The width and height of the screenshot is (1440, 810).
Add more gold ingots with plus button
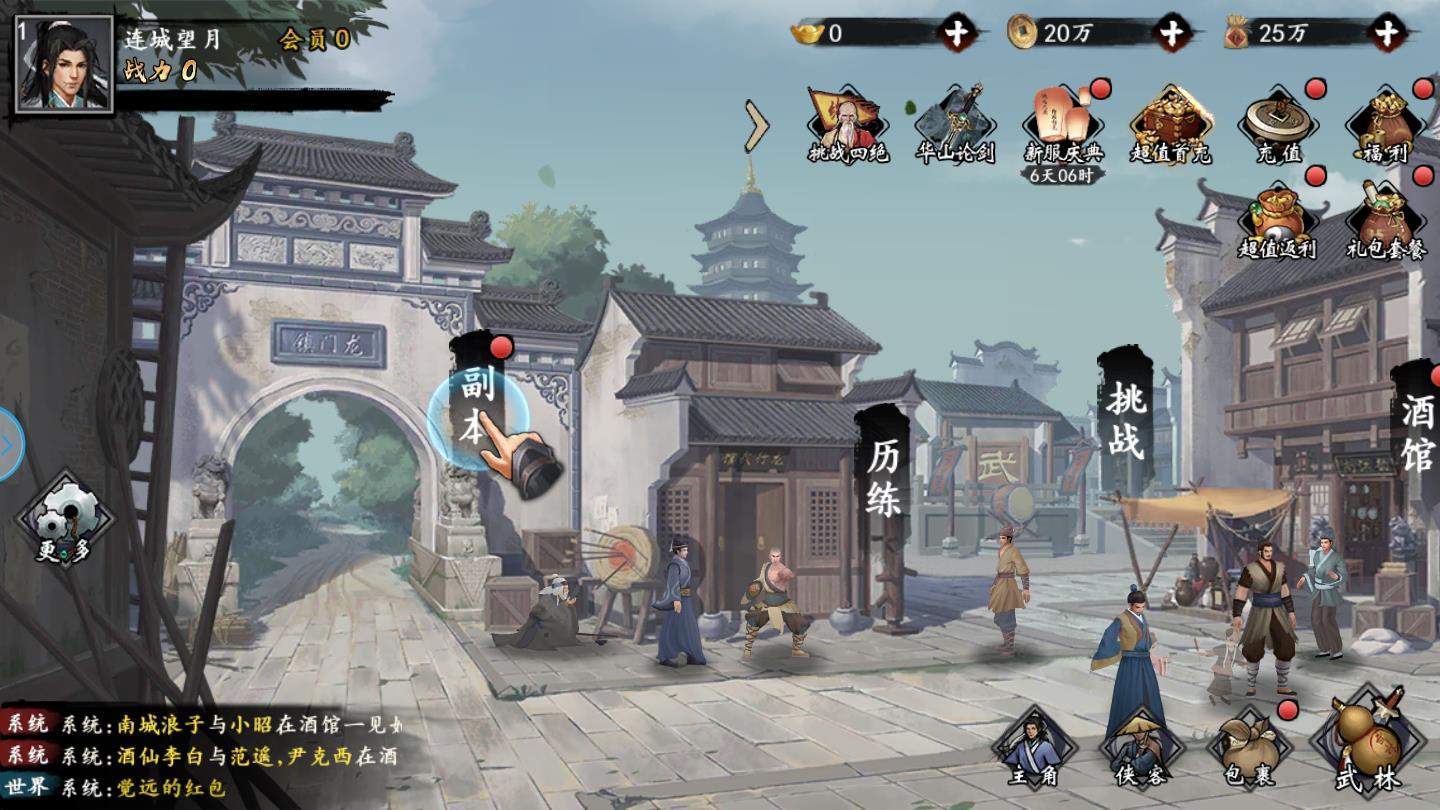[x=957, y=33]
